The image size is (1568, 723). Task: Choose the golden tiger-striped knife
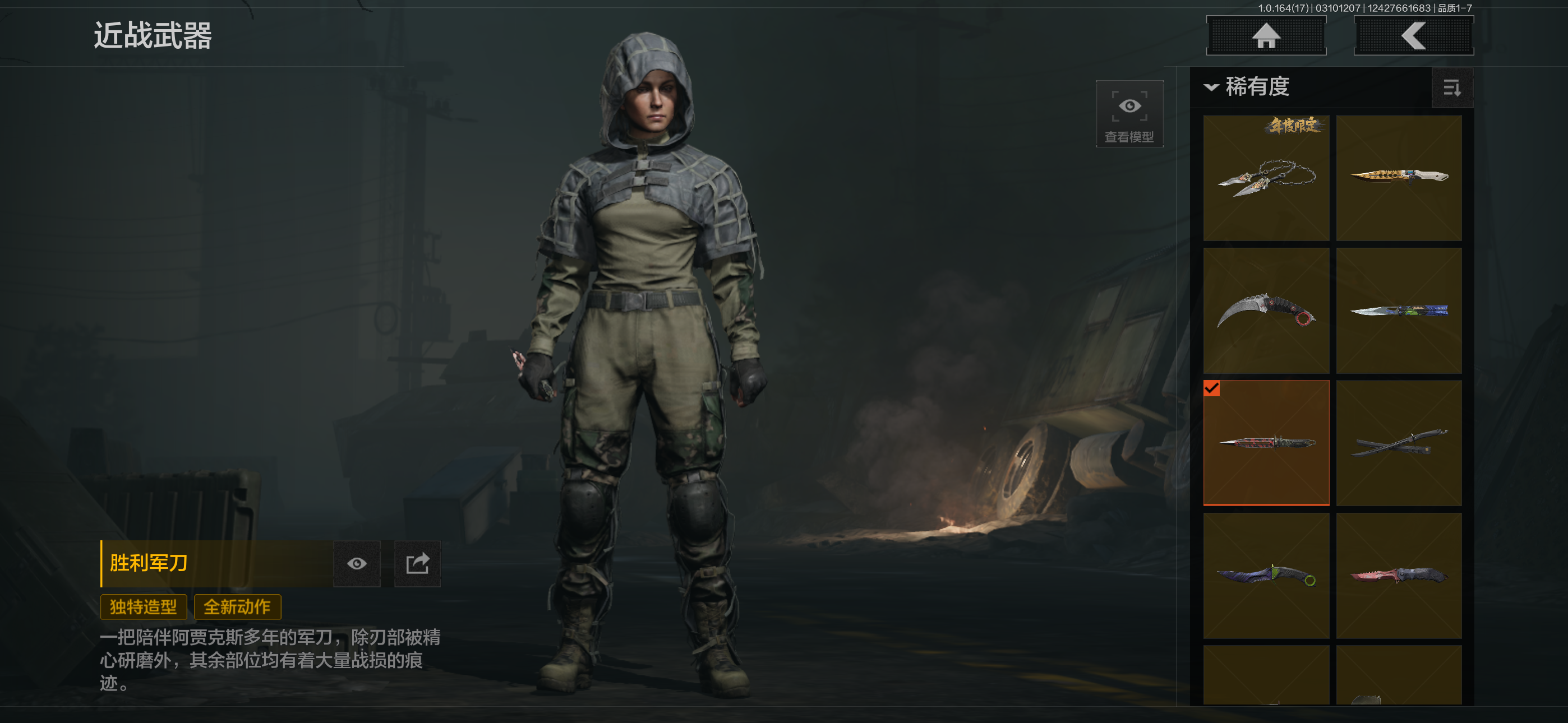[1399, 178]
